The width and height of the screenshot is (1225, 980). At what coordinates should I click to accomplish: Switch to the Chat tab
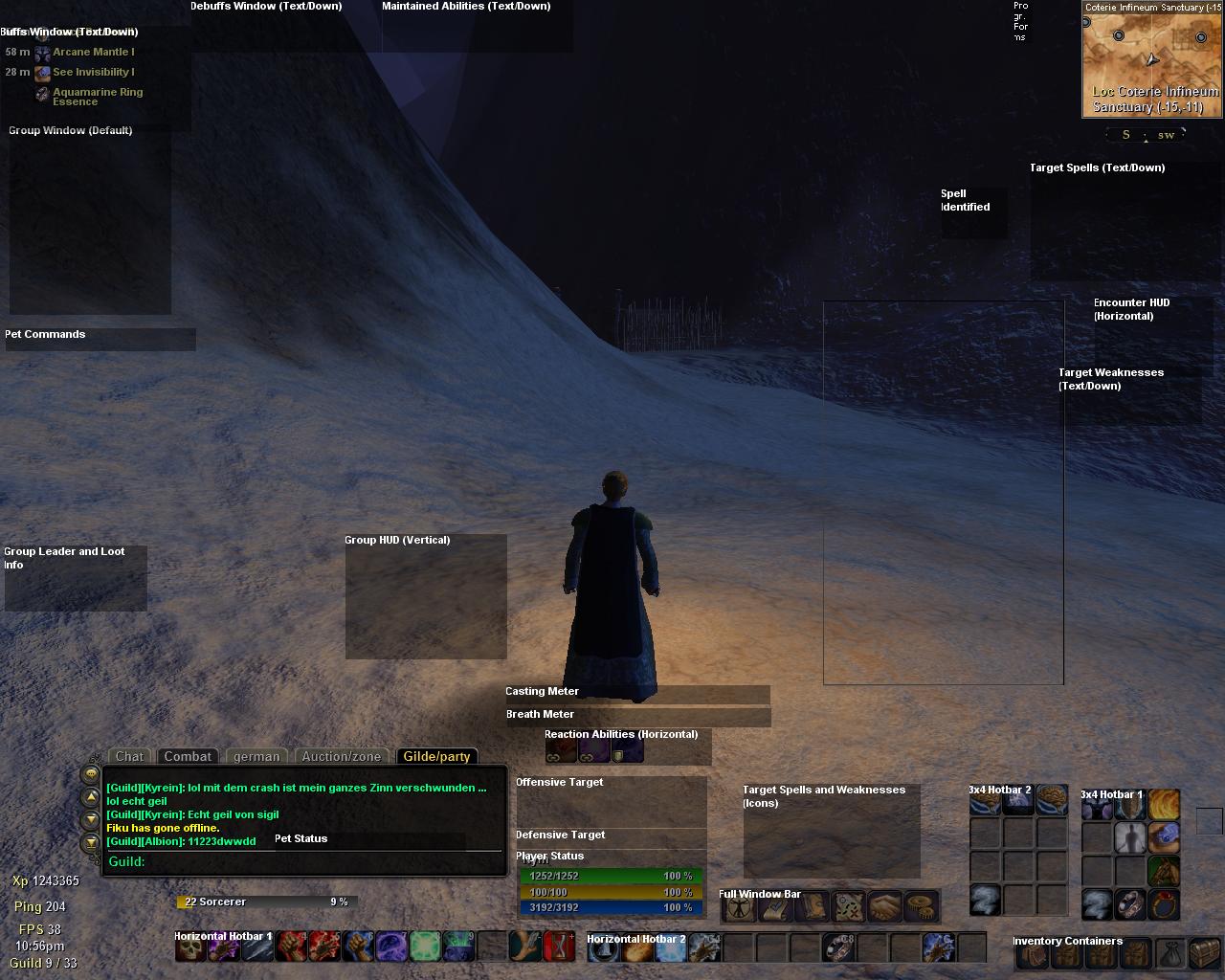point(129,756)
